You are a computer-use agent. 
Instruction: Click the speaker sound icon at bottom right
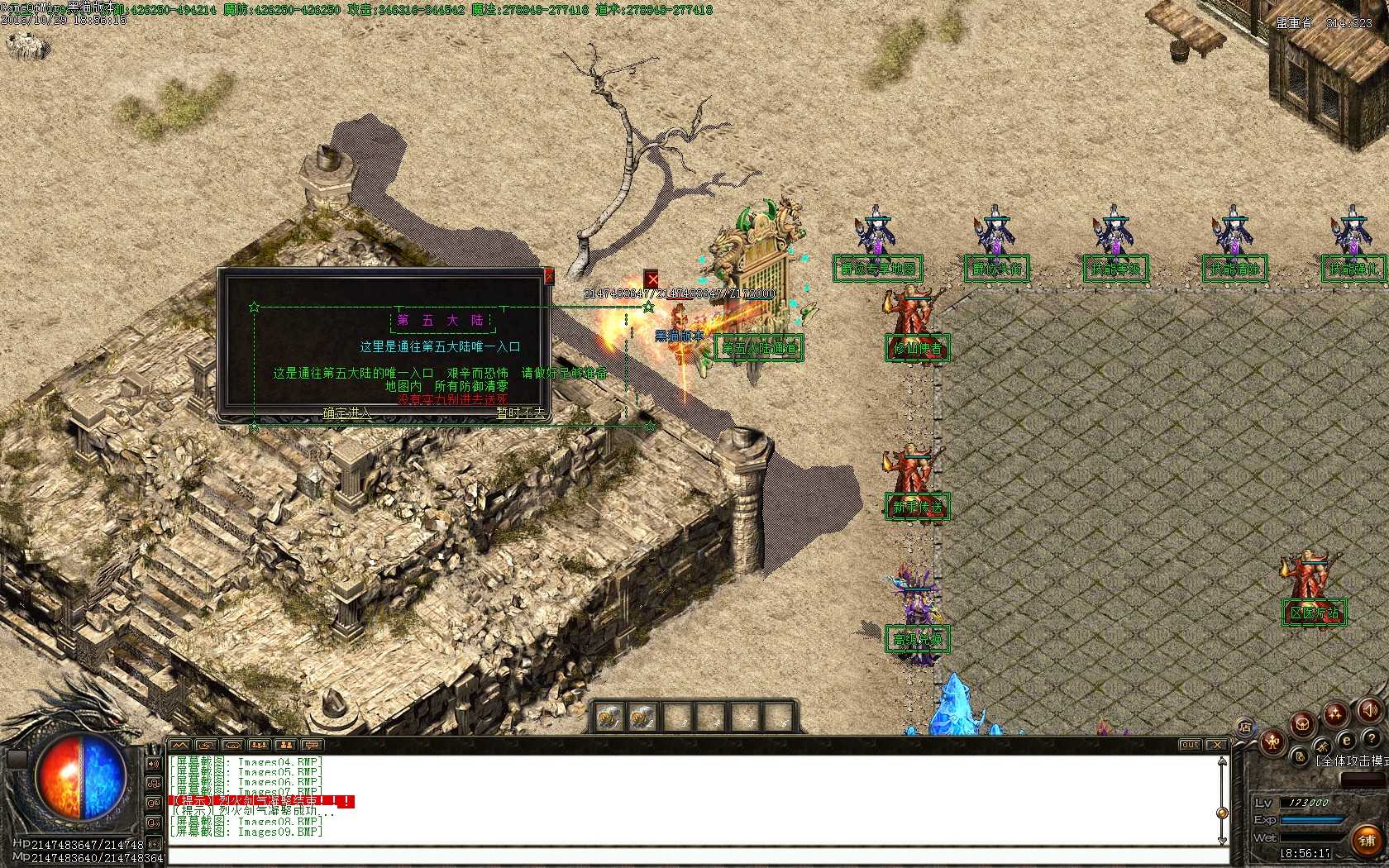[x=1369, y=710]
